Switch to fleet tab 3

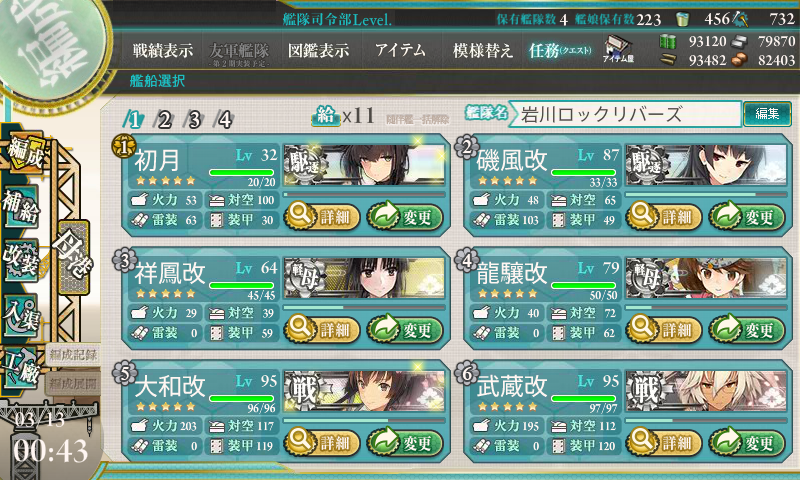pyautogui.click(x=194, y=120)
